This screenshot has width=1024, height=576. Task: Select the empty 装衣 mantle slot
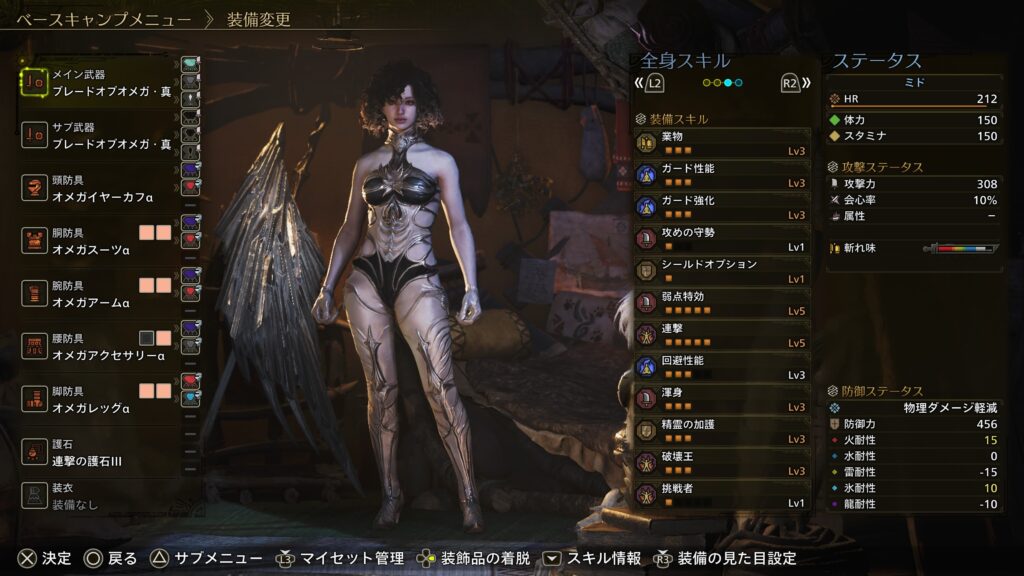pos(100,496)
